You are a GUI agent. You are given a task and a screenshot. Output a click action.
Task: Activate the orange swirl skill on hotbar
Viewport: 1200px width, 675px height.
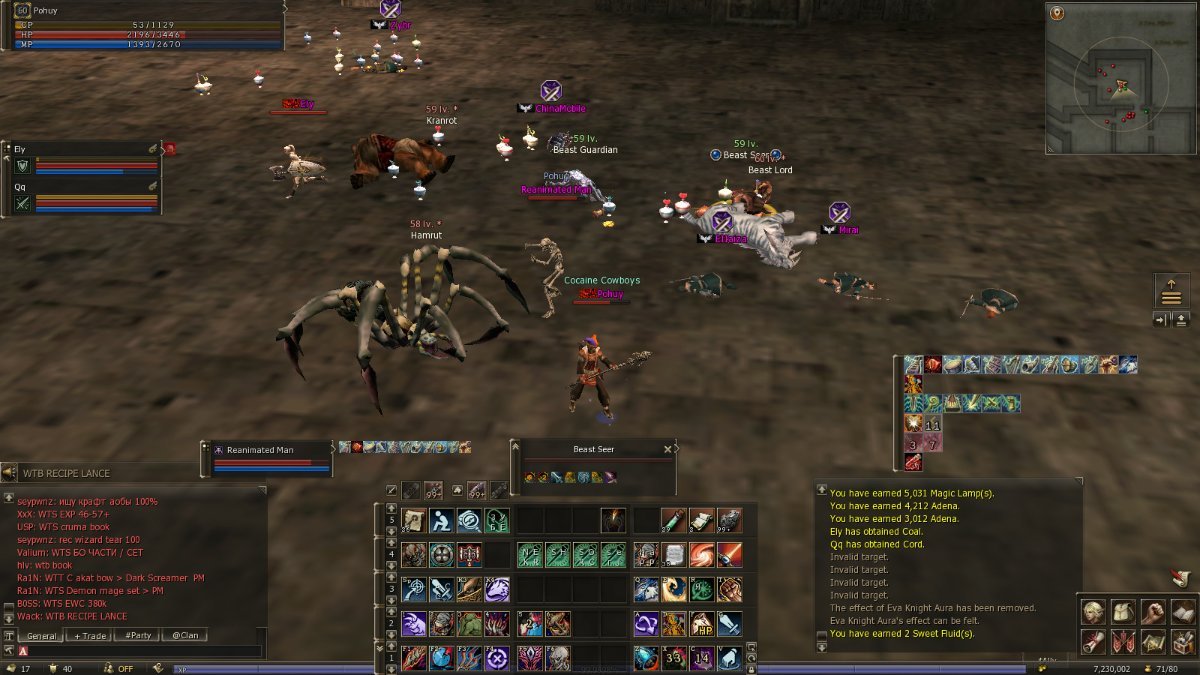(x=702, y=555)
